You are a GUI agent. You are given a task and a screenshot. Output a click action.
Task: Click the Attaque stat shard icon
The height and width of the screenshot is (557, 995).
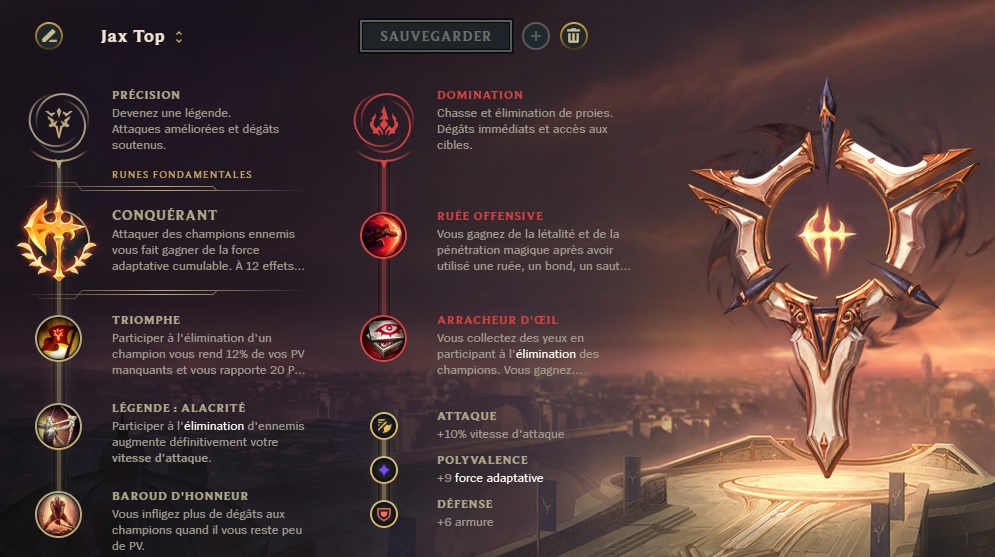pos(383,426)
